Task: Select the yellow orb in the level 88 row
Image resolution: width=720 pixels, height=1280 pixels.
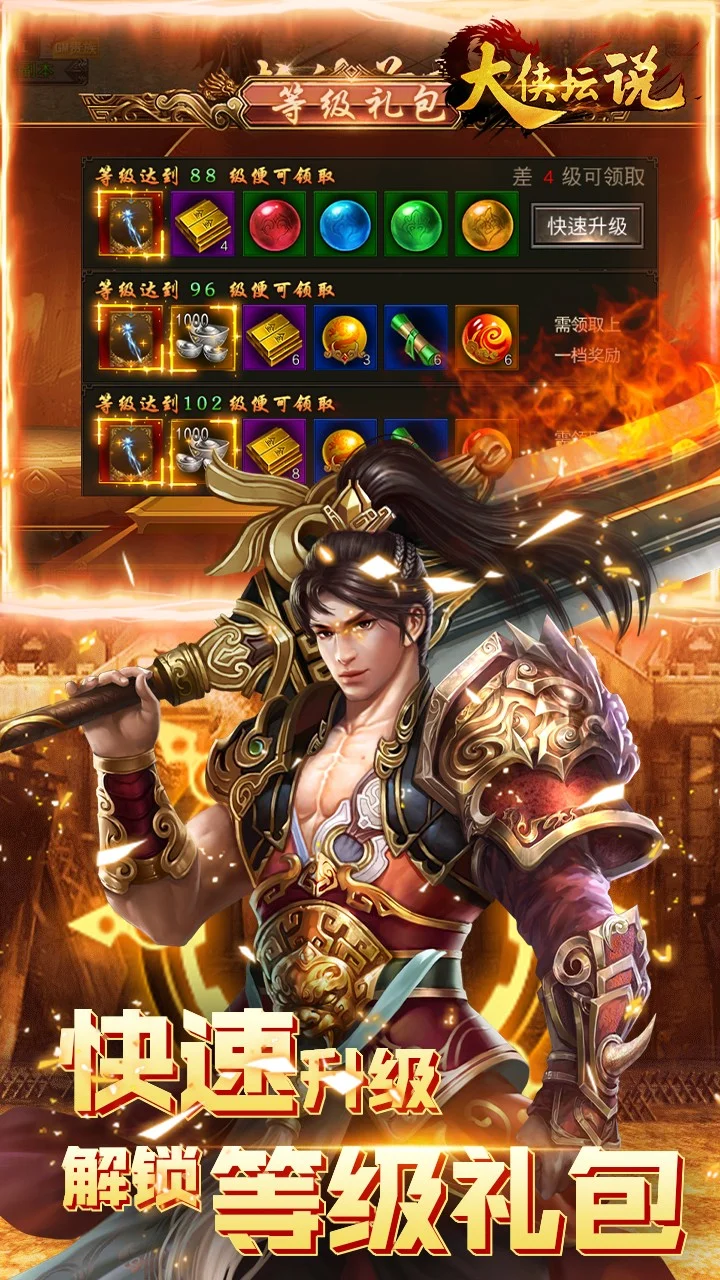Action: click(x=486, y=224)
